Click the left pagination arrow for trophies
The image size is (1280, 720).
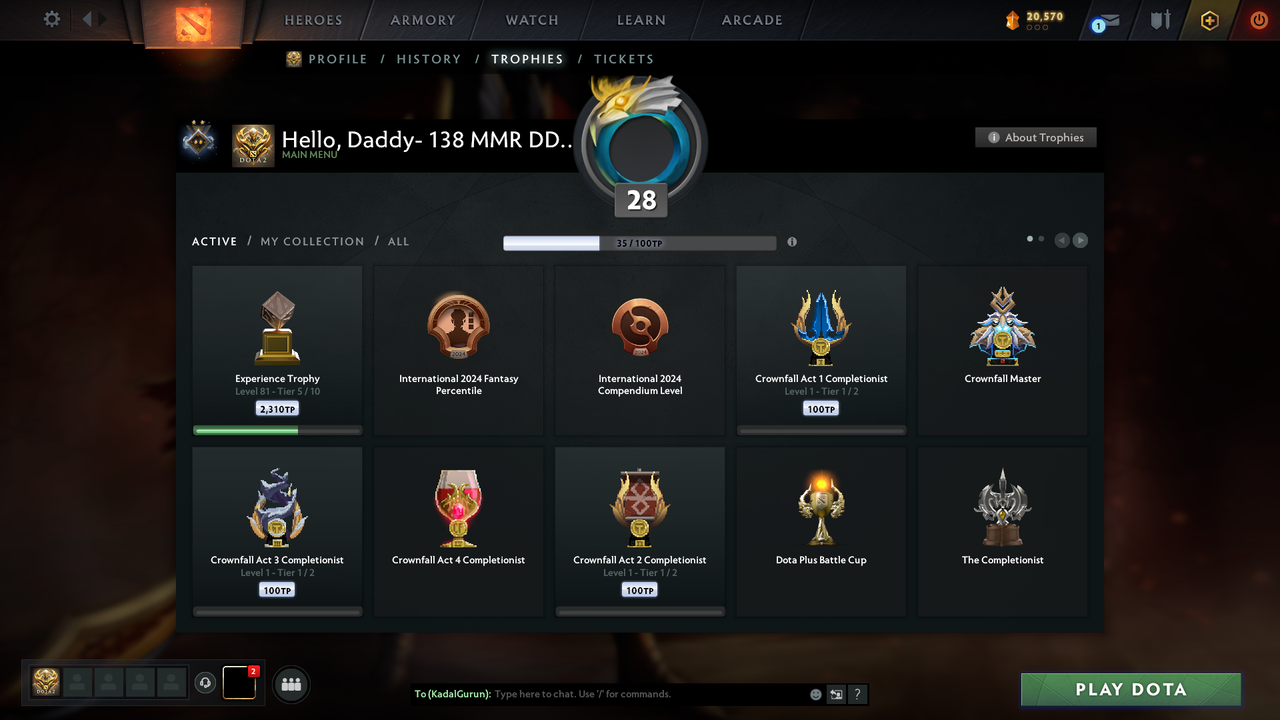(x=1062, y=240)
